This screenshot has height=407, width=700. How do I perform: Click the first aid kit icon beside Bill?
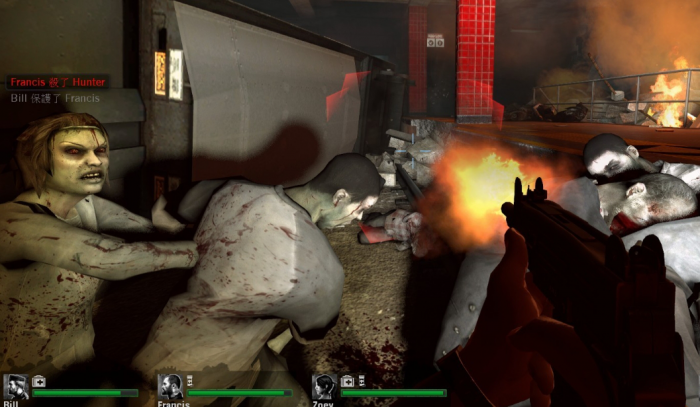tap(38, 381)
